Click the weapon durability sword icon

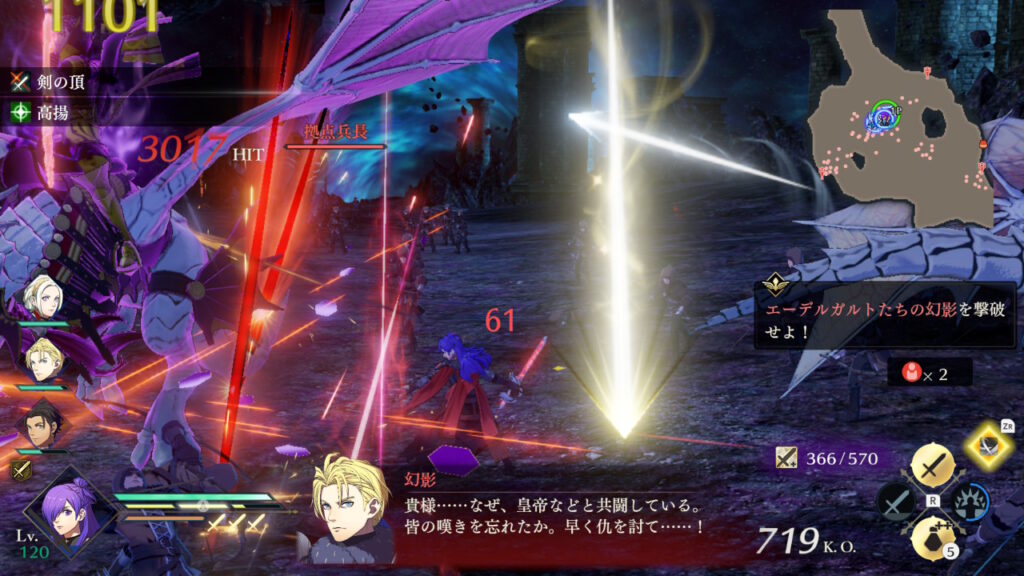(786, 458)
